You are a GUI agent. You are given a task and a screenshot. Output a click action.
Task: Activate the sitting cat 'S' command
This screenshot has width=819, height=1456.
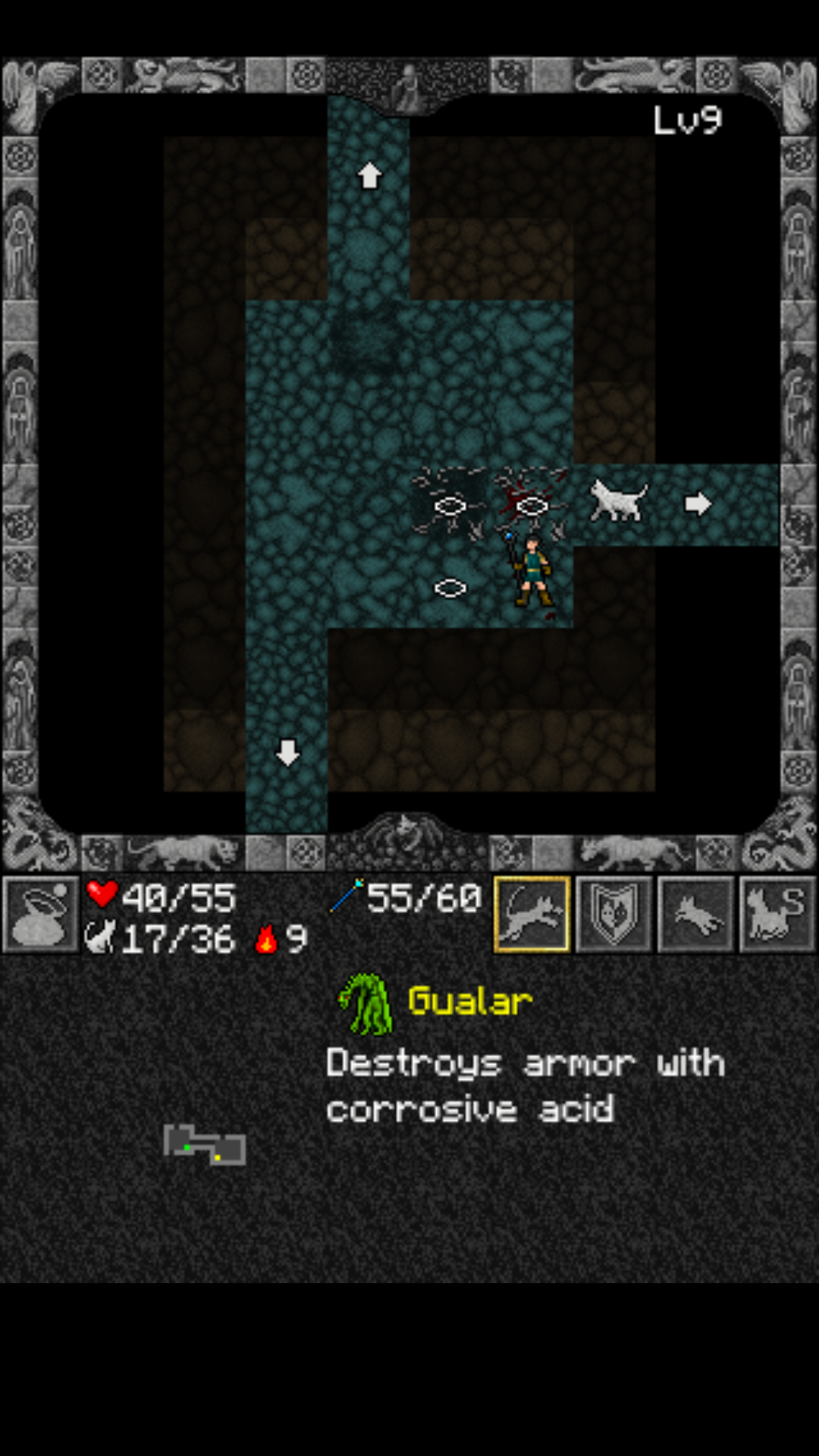(x=777, y=915)
